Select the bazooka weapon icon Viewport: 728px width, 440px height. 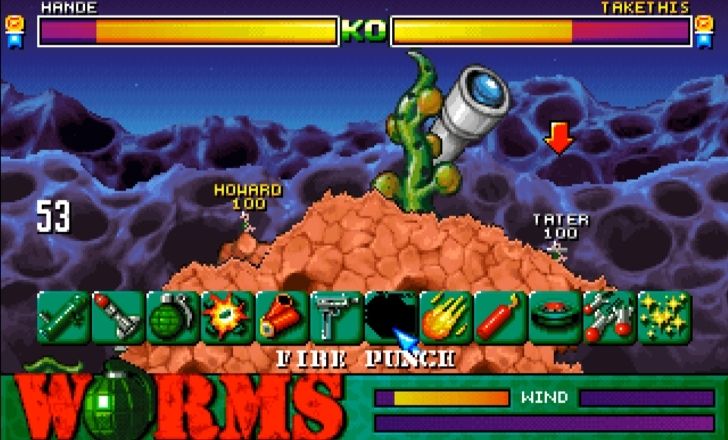[x=64, y=316]
